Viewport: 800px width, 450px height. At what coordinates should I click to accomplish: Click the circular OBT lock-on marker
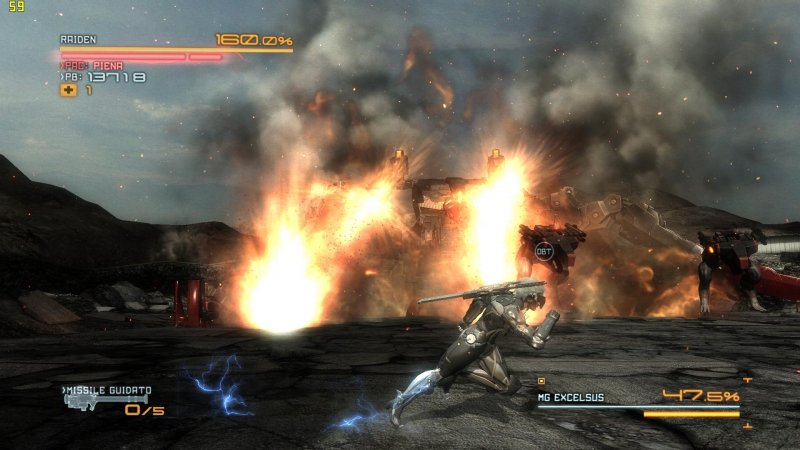point(544,251)
